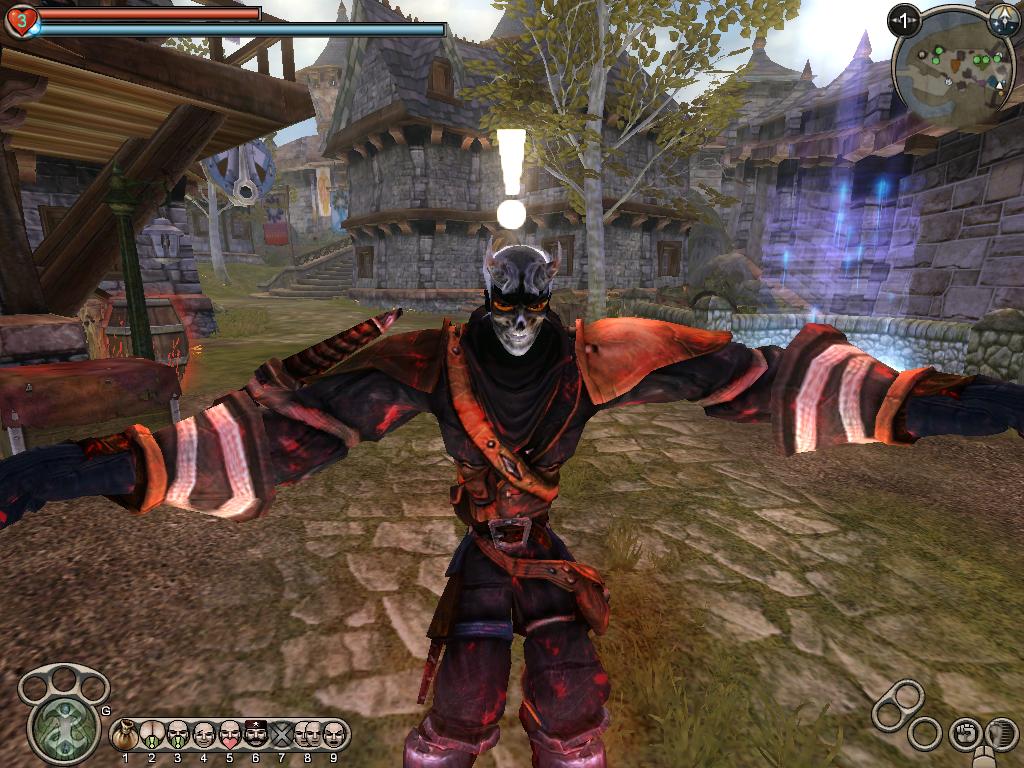This screenshot has height=768, width=1024.
Task: Click the minimap zoom level 1 button
Action: click(904, 20)
